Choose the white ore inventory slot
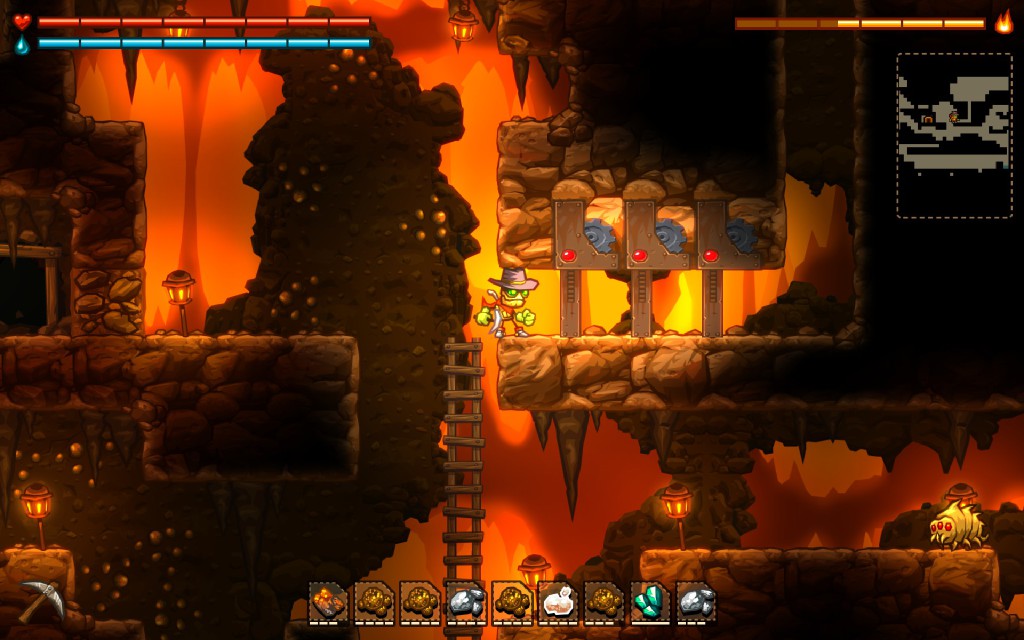The width and height of the screenshot is (1024, 640). [557, 602]
